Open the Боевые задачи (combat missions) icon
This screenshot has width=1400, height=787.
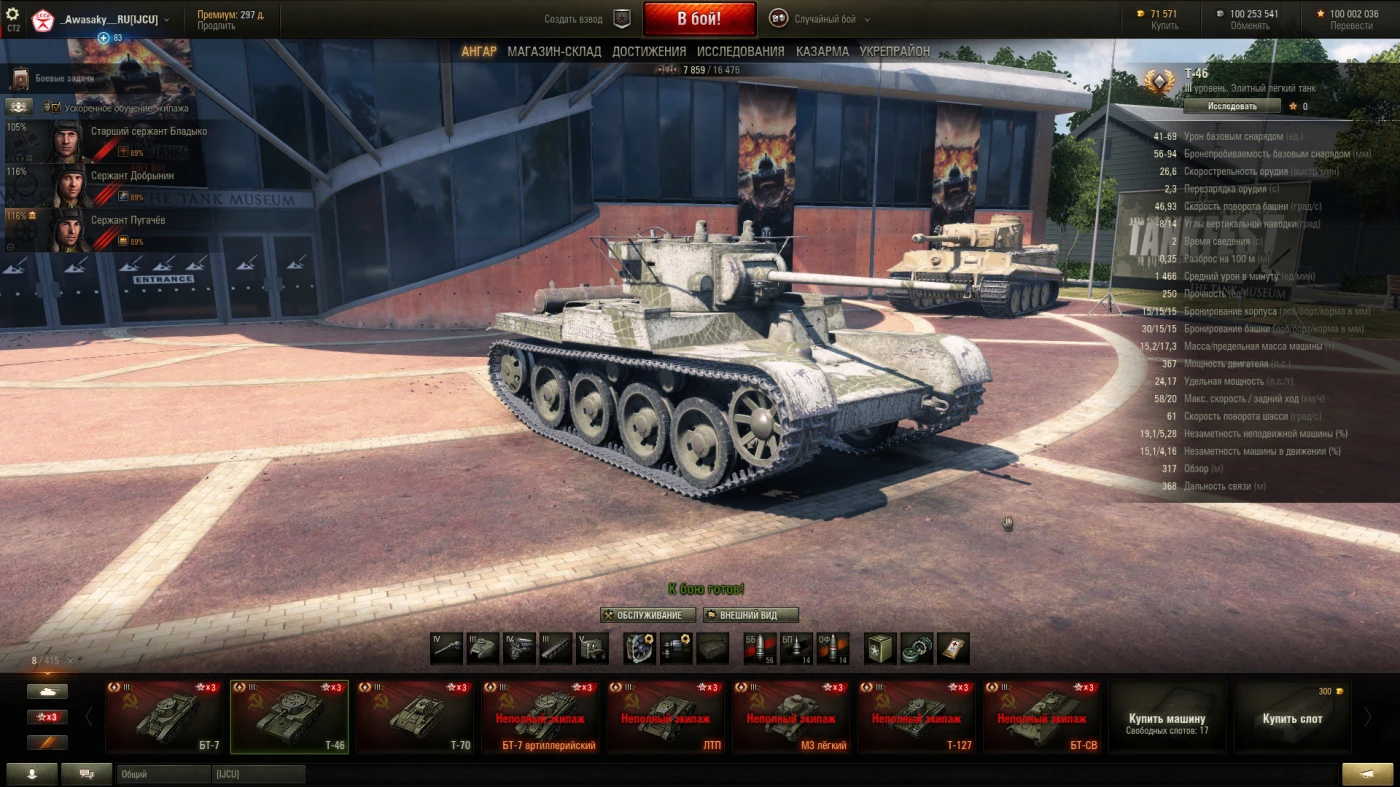(x=22, y=79)
